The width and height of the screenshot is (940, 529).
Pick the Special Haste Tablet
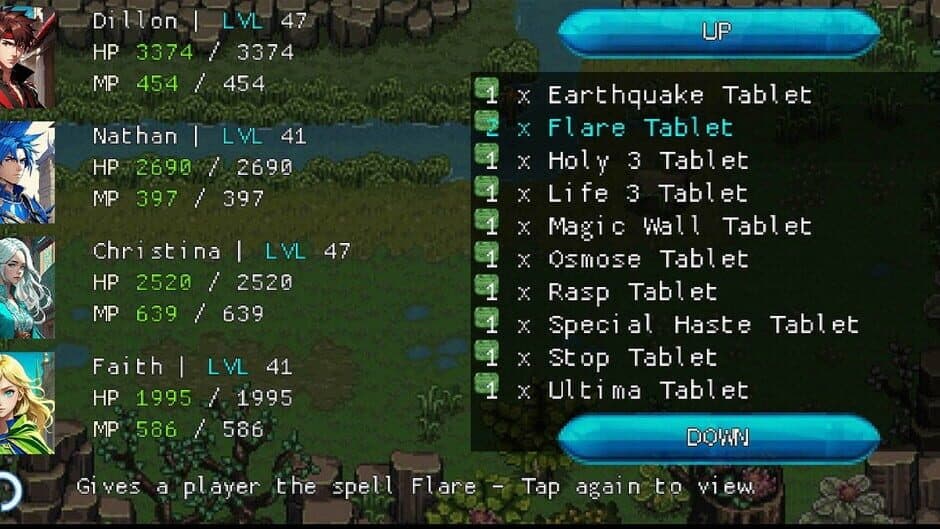coord(703,325)
